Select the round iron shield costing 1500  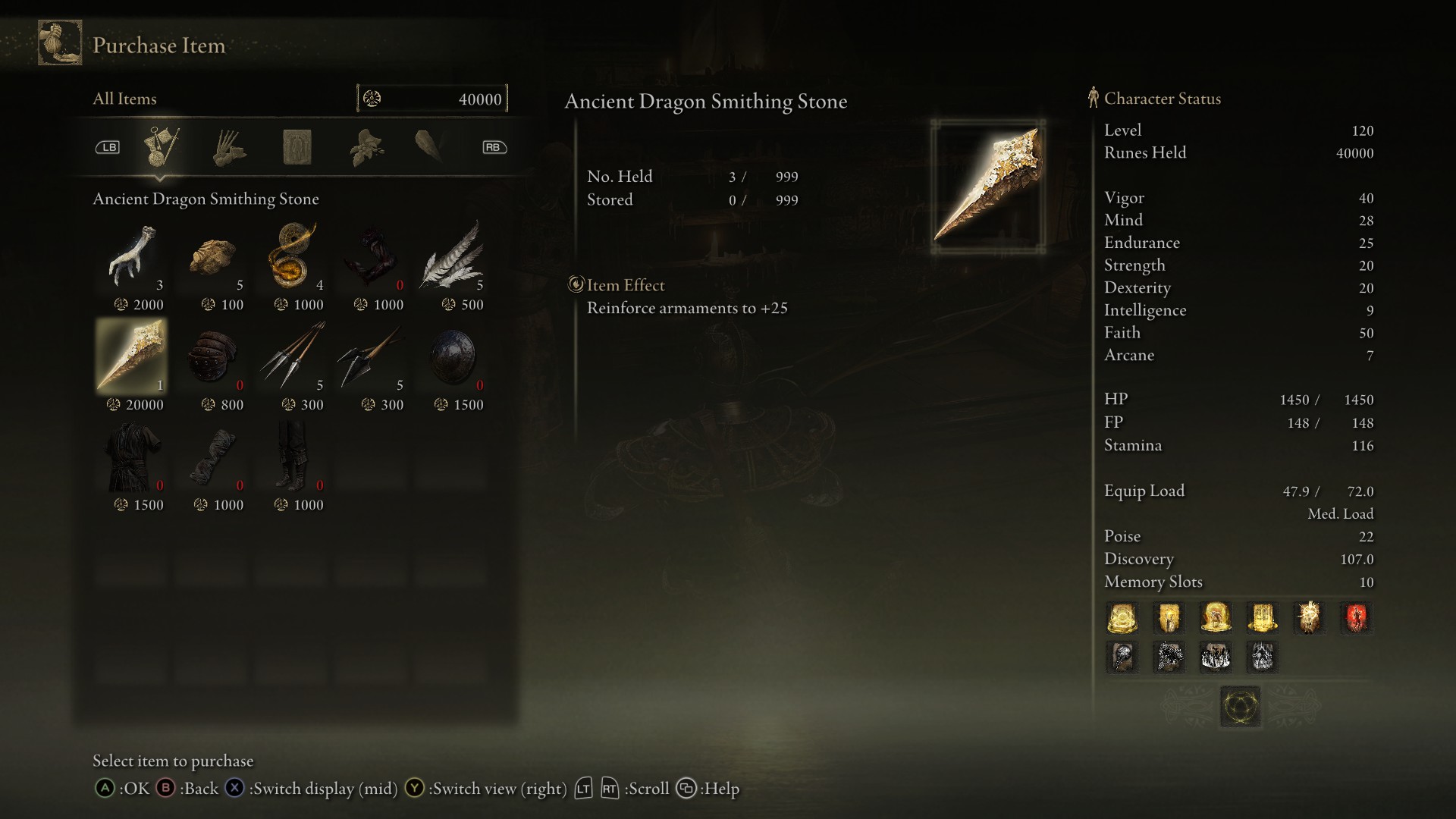coord(453,356)
